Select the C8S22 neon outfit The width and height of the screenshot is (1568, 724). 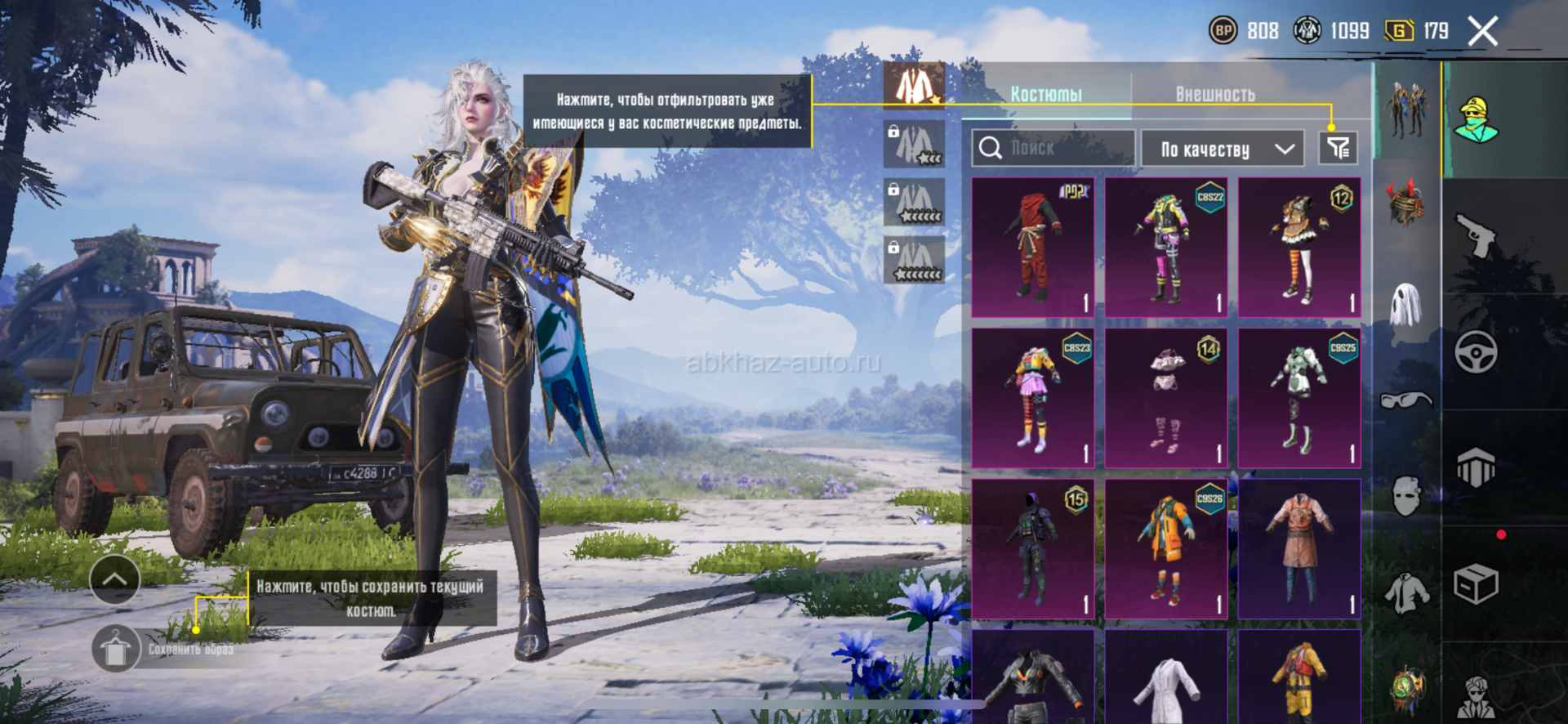(1166, 247)
